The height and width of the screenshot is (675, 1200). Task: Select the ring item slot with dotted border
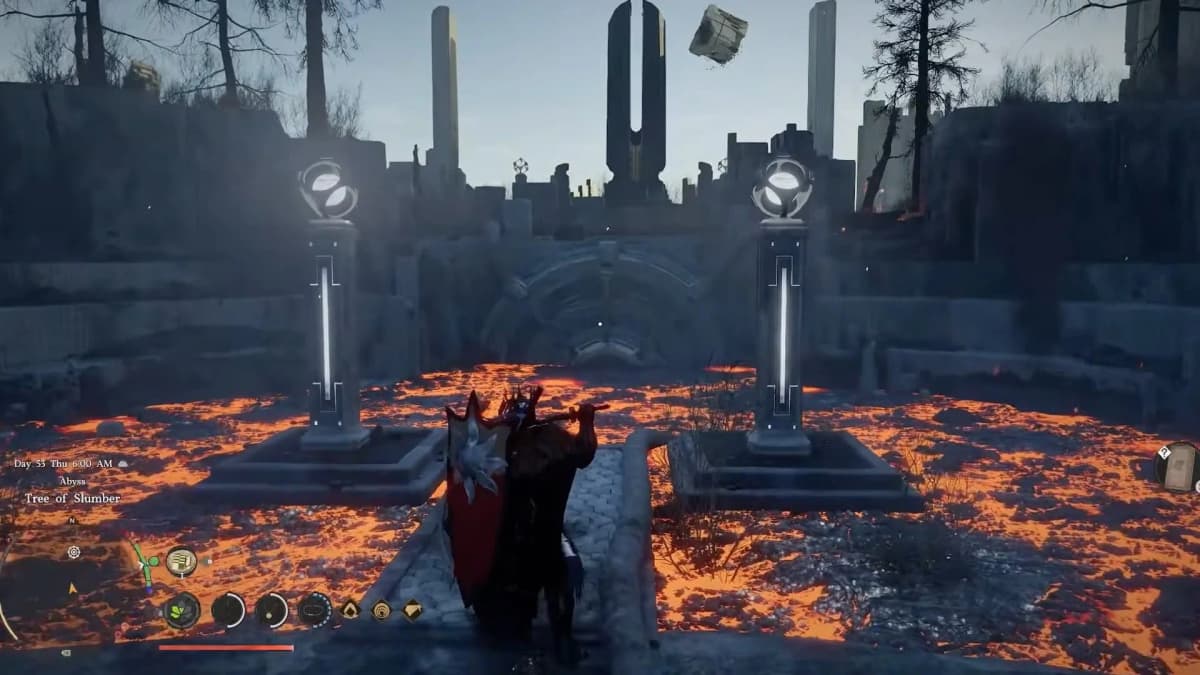pyautogui.click(x=315, y=609)
